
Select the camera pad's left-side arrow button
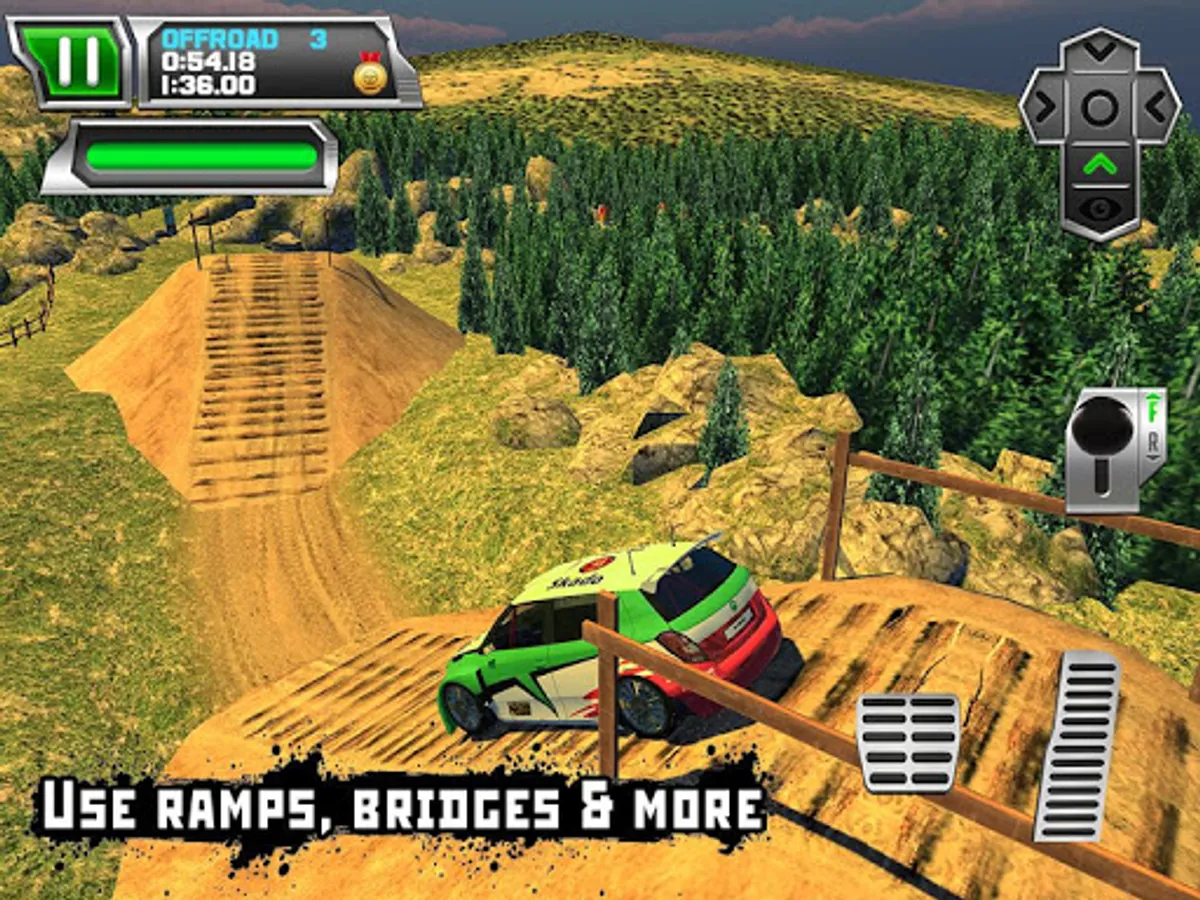(x=1043, y=106)
